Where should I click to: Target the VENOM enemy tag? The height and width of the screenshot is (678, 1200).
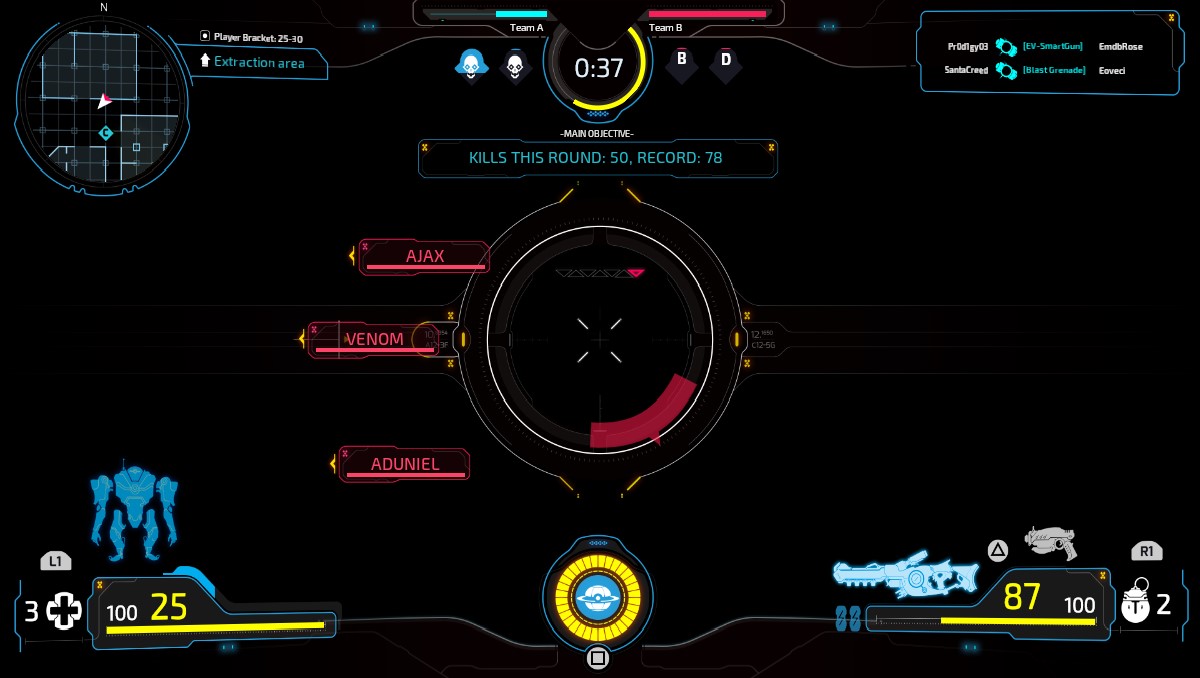coord(375,340)
